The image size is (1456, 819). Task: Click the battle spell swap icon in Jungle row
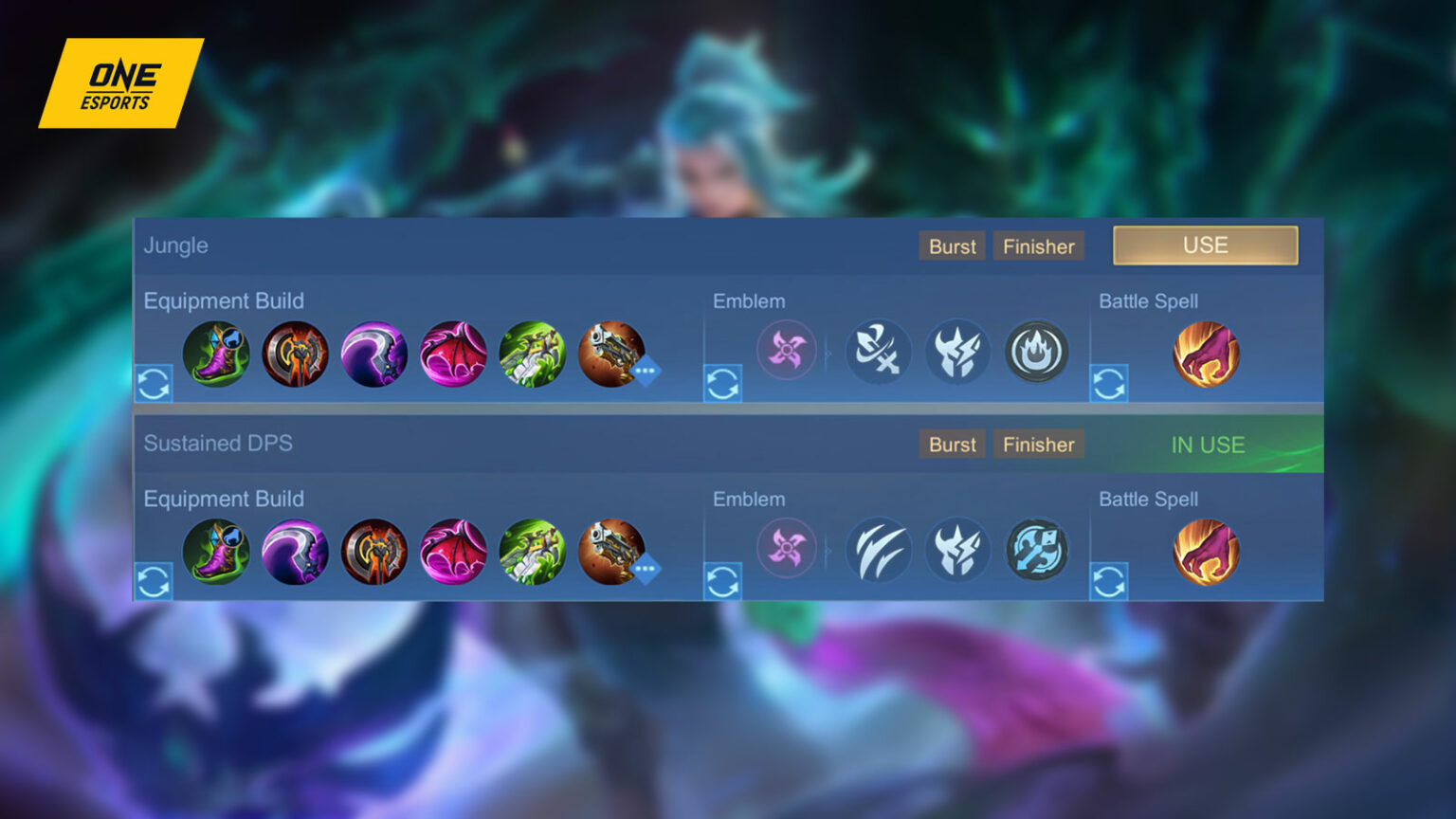[x=1109, y=383]
